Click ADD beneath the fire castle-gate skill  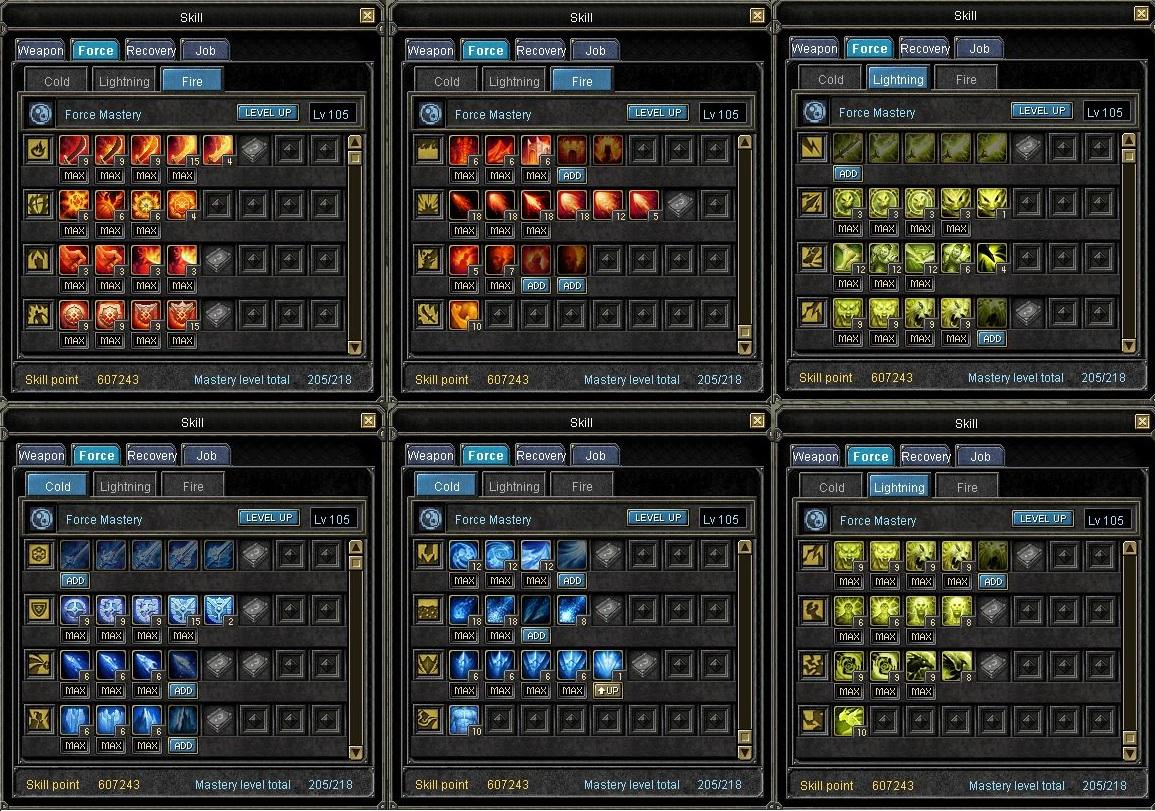(572, 175)
